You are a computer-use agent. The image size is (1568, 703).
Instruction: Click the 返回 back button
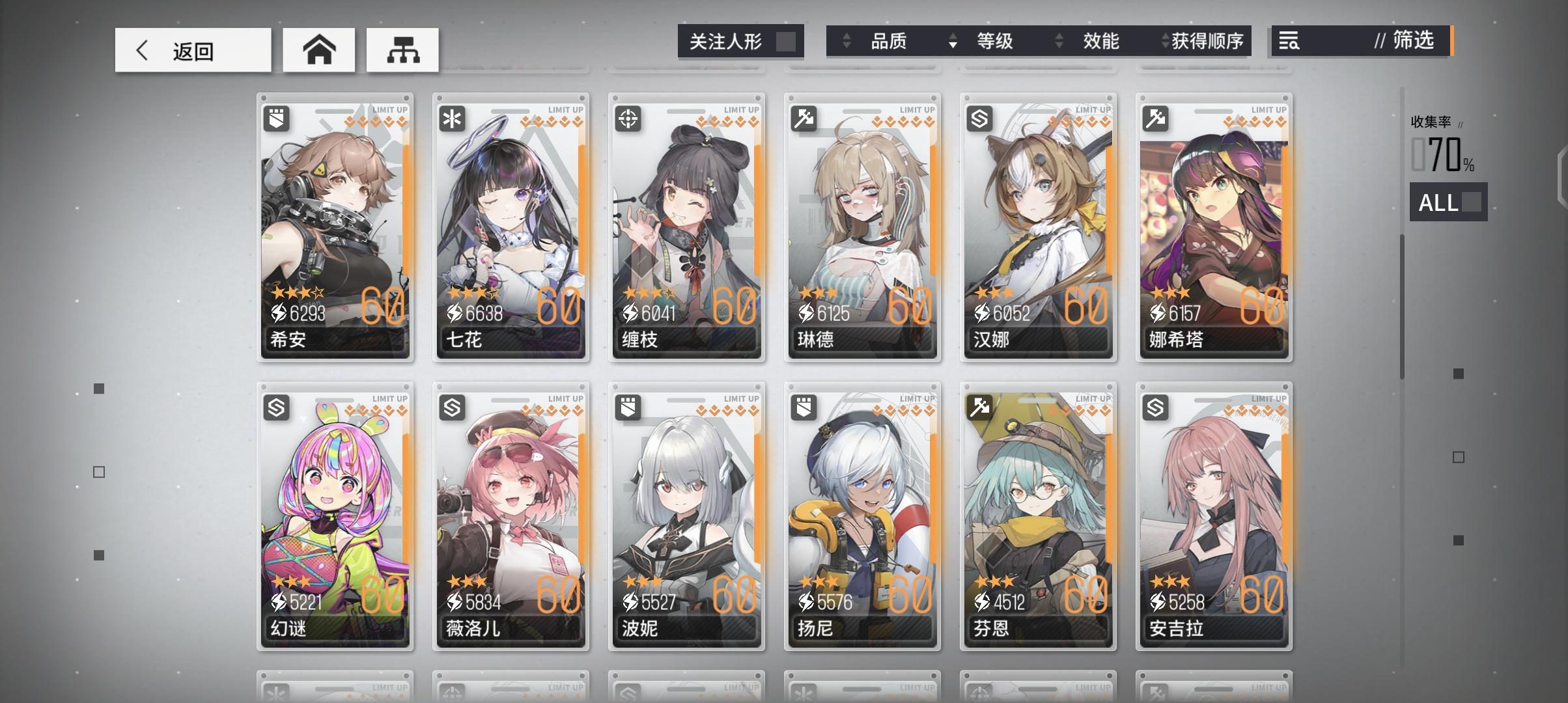click(193, 49)
